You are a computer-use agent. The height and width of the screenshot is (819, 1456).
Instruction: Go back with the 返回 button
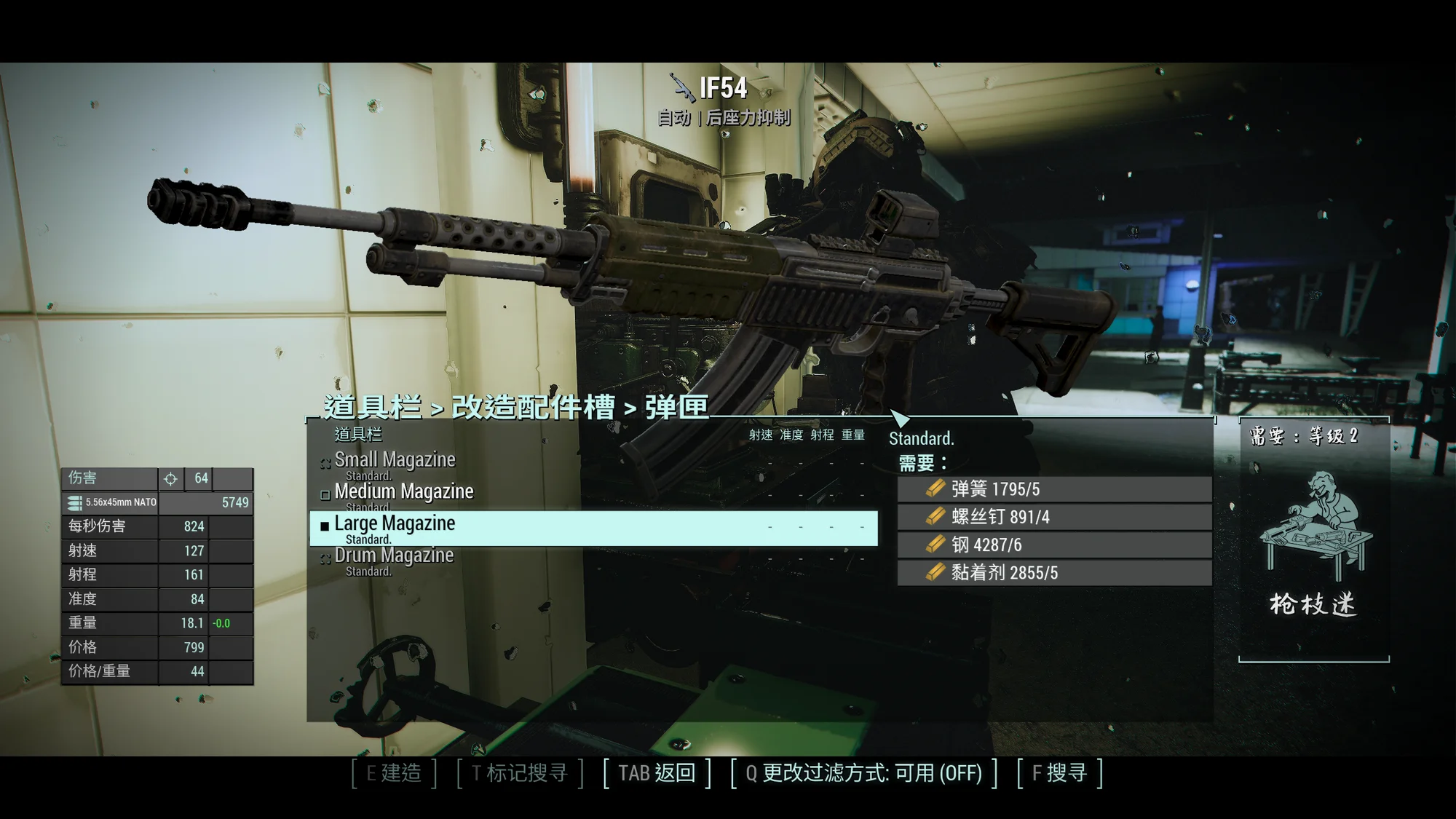pyautogui.click(x=657, y=773)
